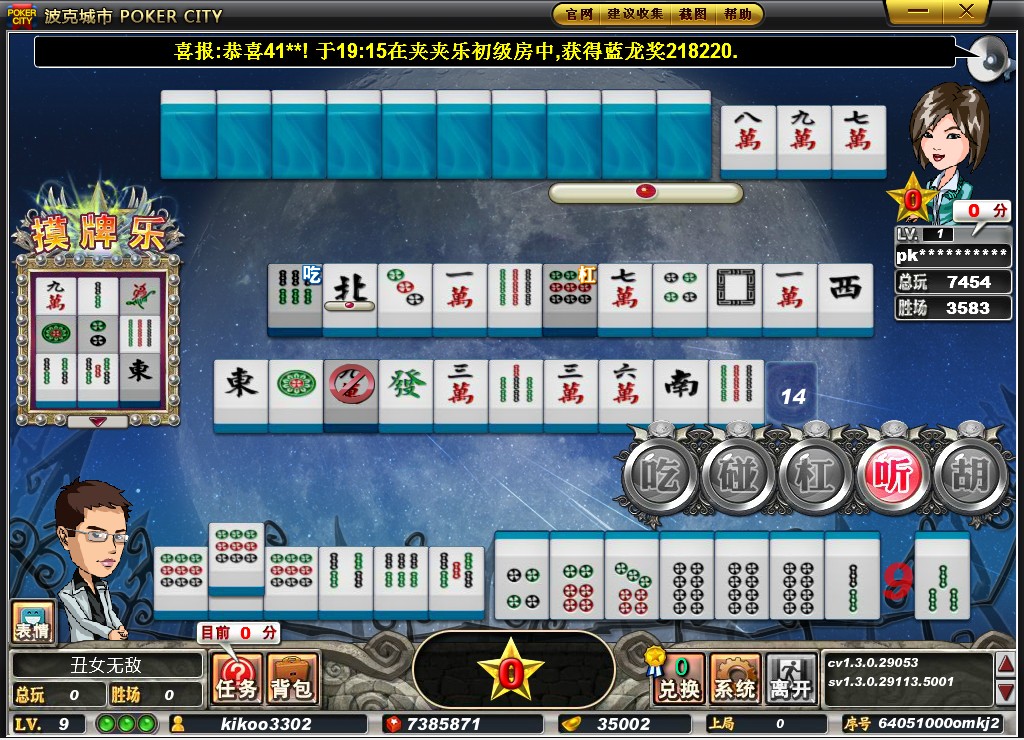Open the 表情 emoticon panel
The width and height of the screenshot is (1024, 740).
click(32, 622)
